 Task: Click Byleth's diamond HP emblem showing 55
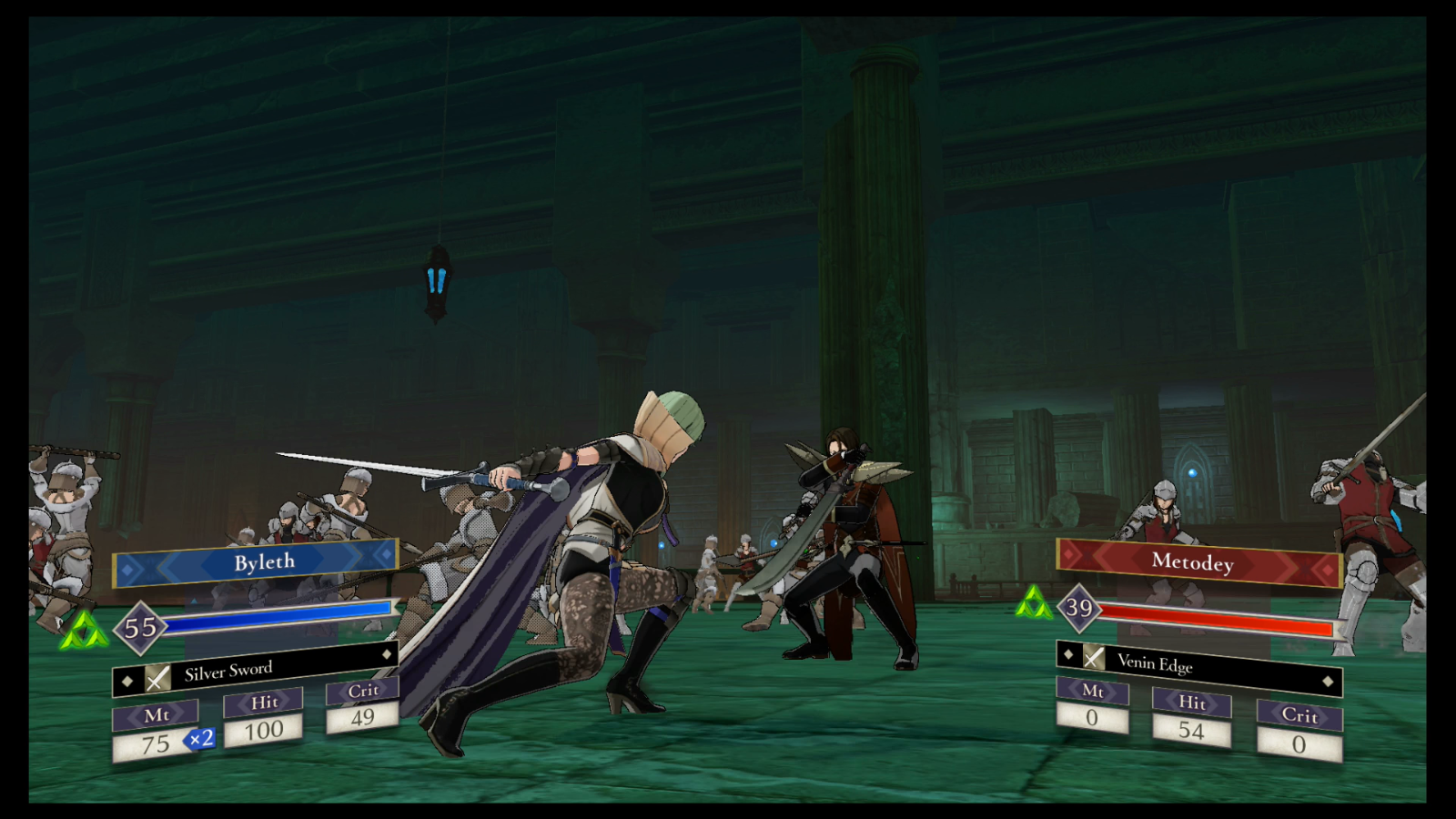click(139, 628)
